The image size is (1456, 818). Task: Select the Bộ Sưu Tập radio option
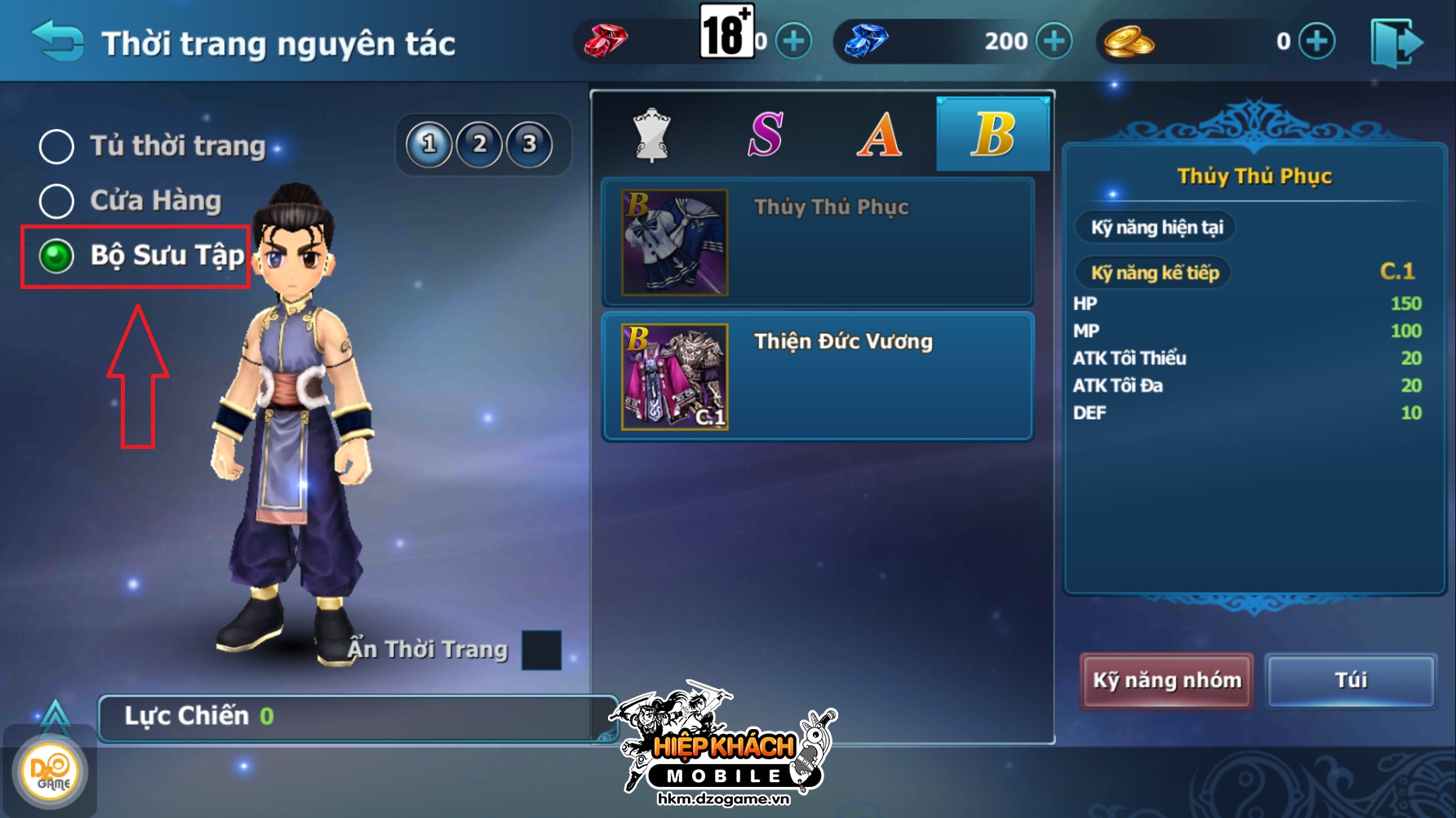click(57, 256)
